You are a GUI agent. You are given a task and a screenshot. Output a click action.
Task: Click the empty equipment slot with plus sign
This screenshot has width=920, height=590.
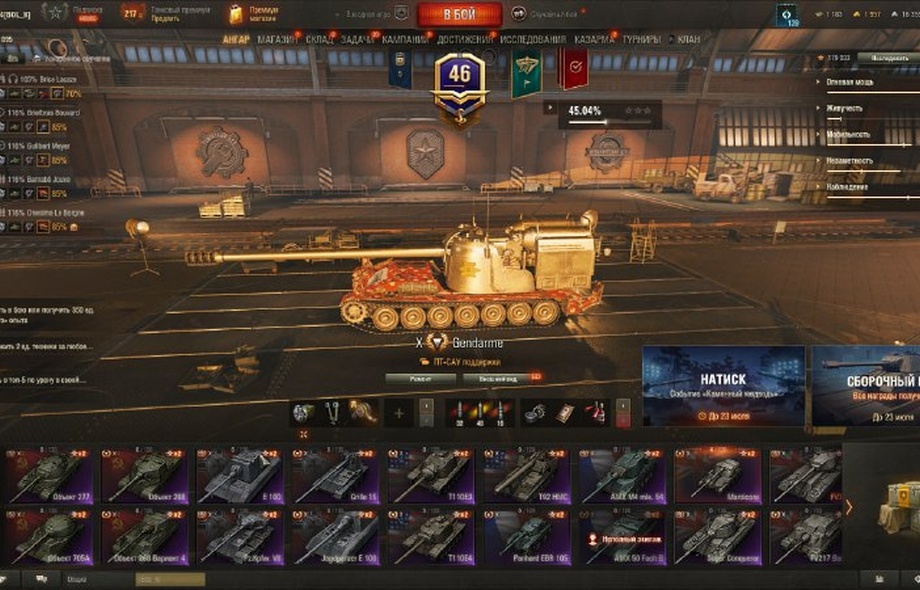399,412
